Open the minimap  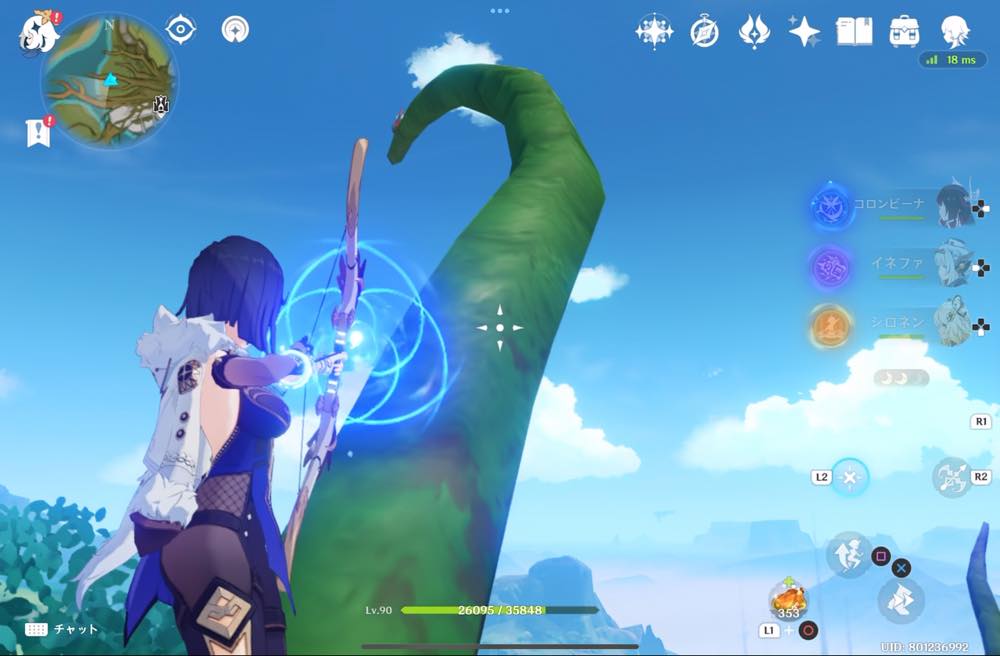click(110, 80)
